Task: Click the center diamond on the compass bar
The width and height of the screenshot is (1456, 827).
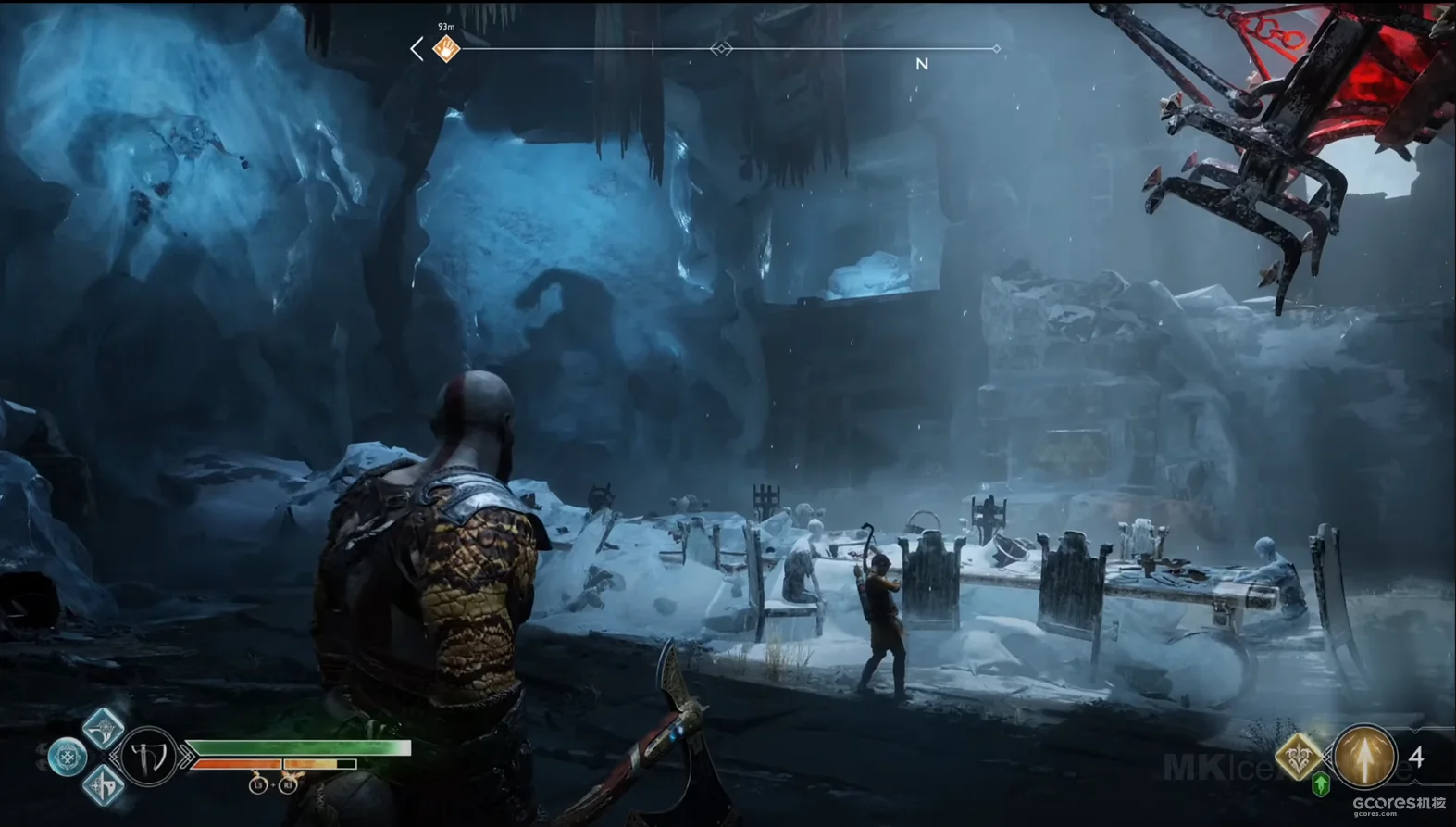Action: pyautogui.click(x=721, y=48)
